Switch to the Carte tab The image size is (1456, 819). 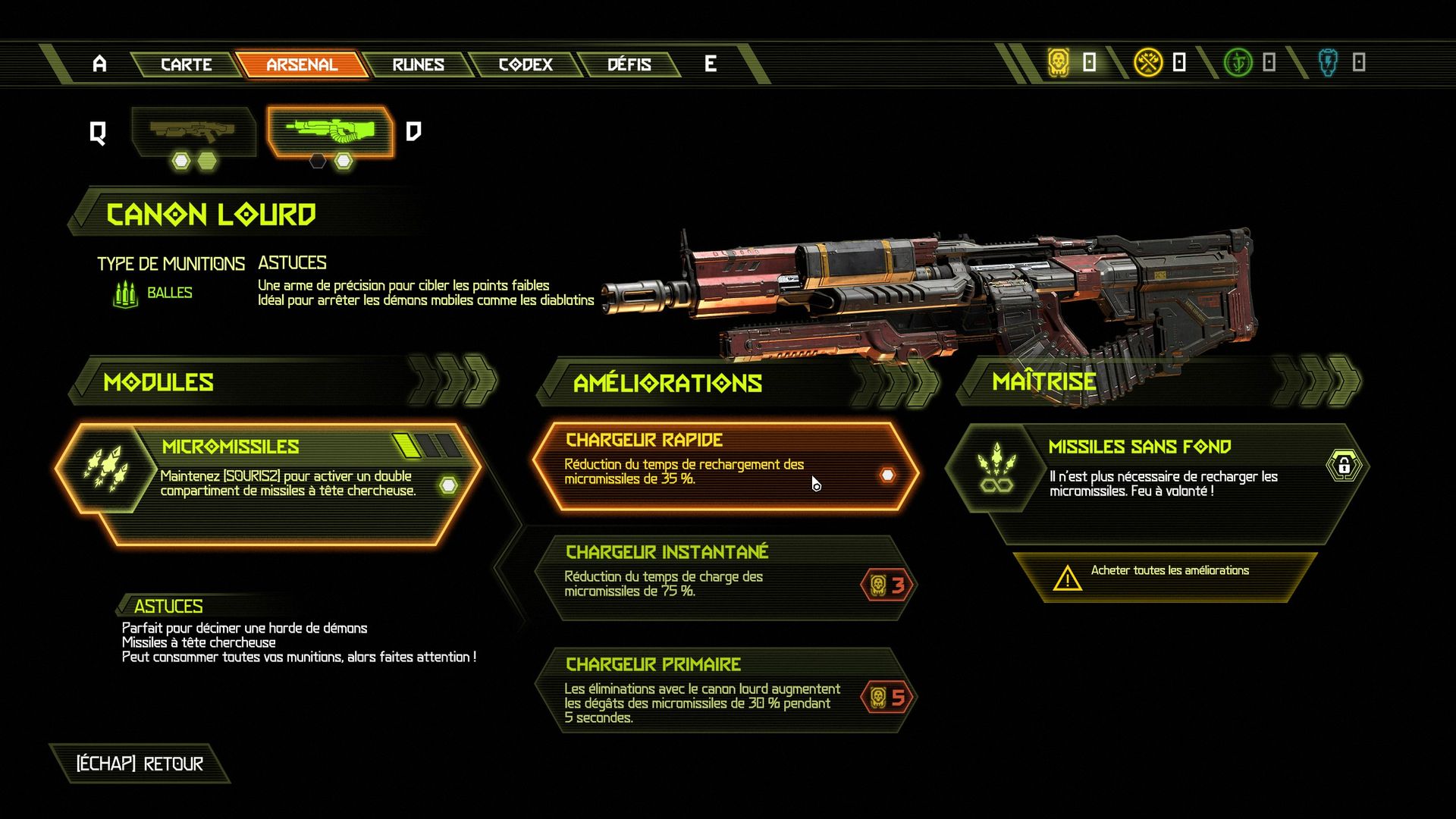click(186, 64)
